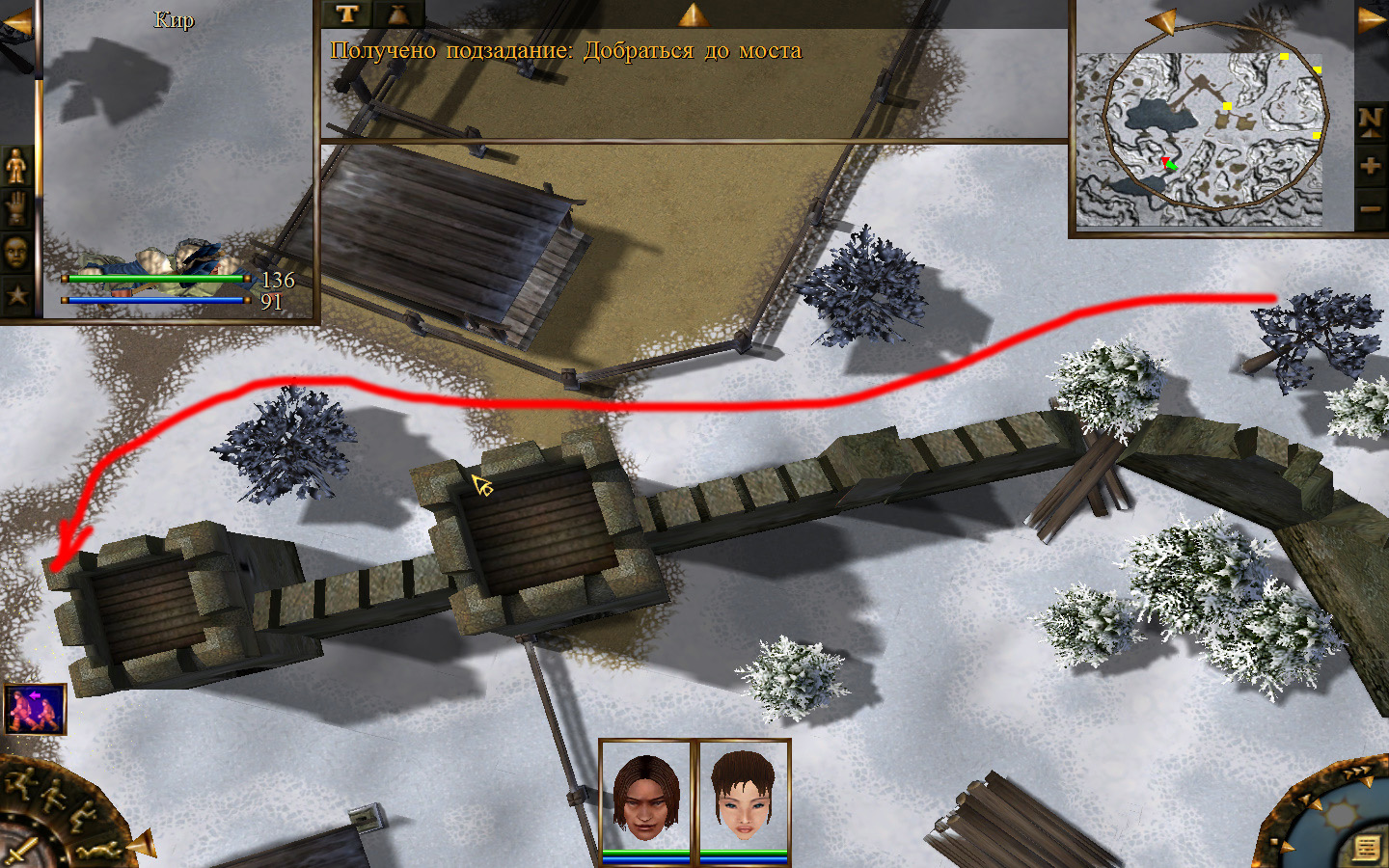Choose the sword attack mode icon

click(21, 852)
